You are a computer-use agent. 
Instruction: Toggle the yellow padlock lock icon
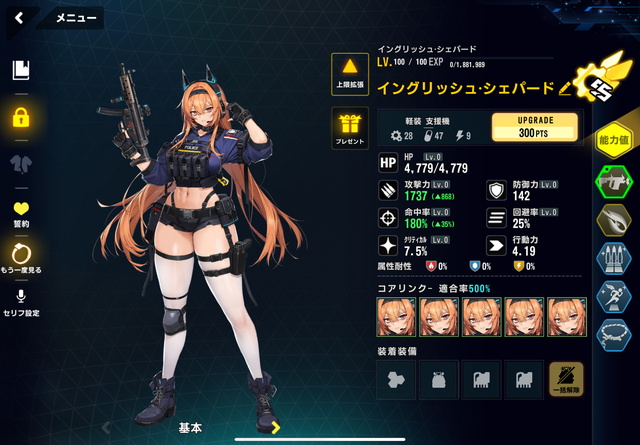click(21, 117)
